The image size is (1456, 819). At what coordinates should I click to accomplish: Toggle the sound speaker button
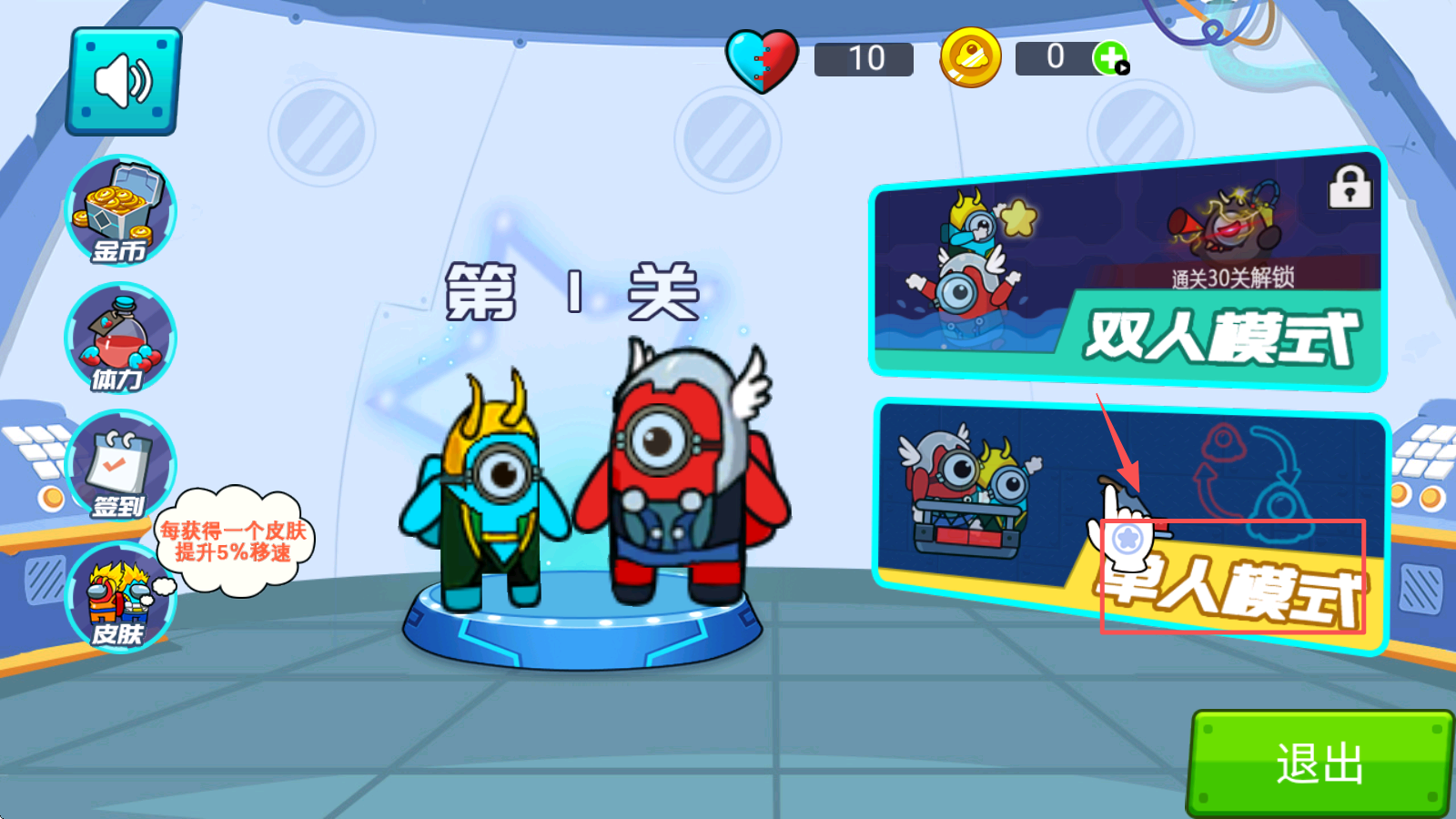tap(124, 82)
